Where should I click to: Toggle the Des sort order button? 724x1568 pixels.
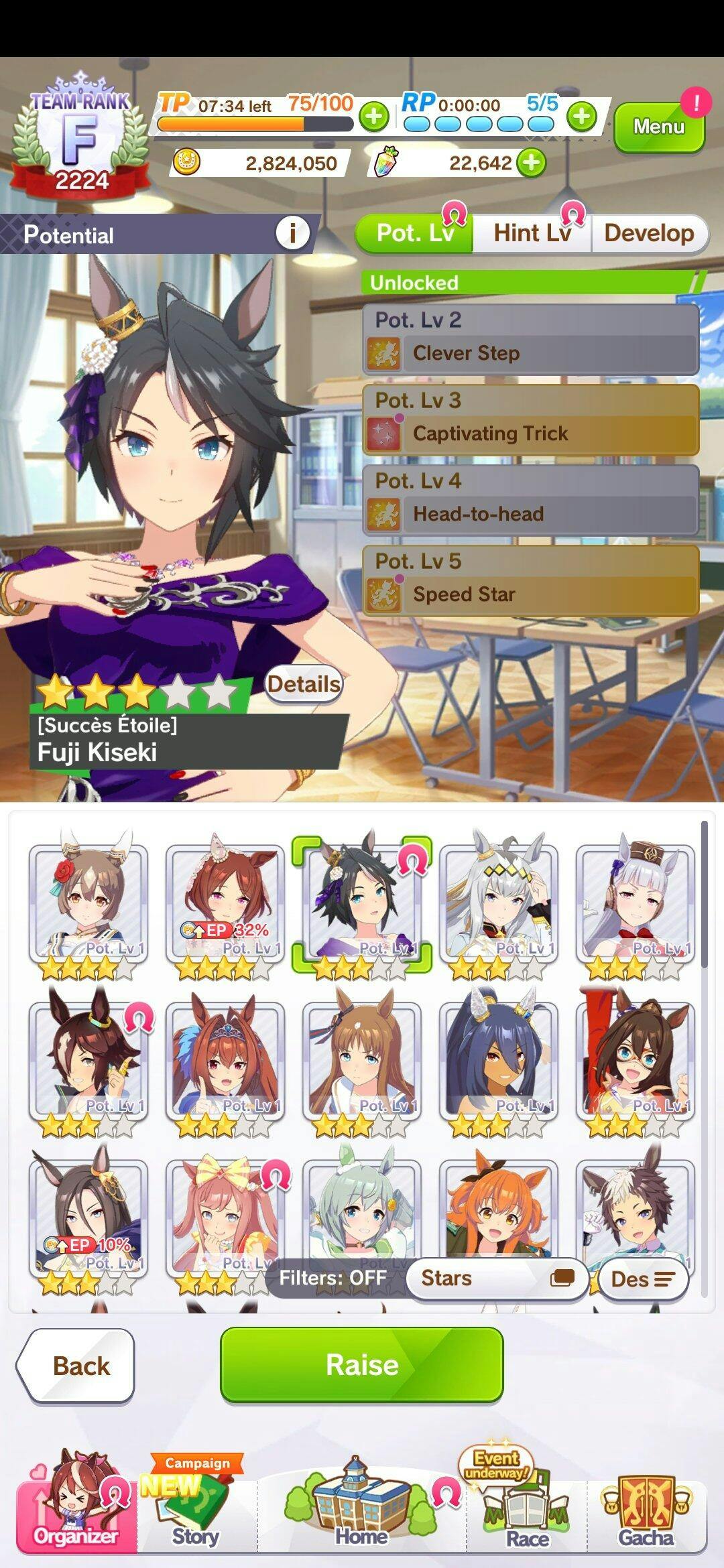pos(642,1279)
